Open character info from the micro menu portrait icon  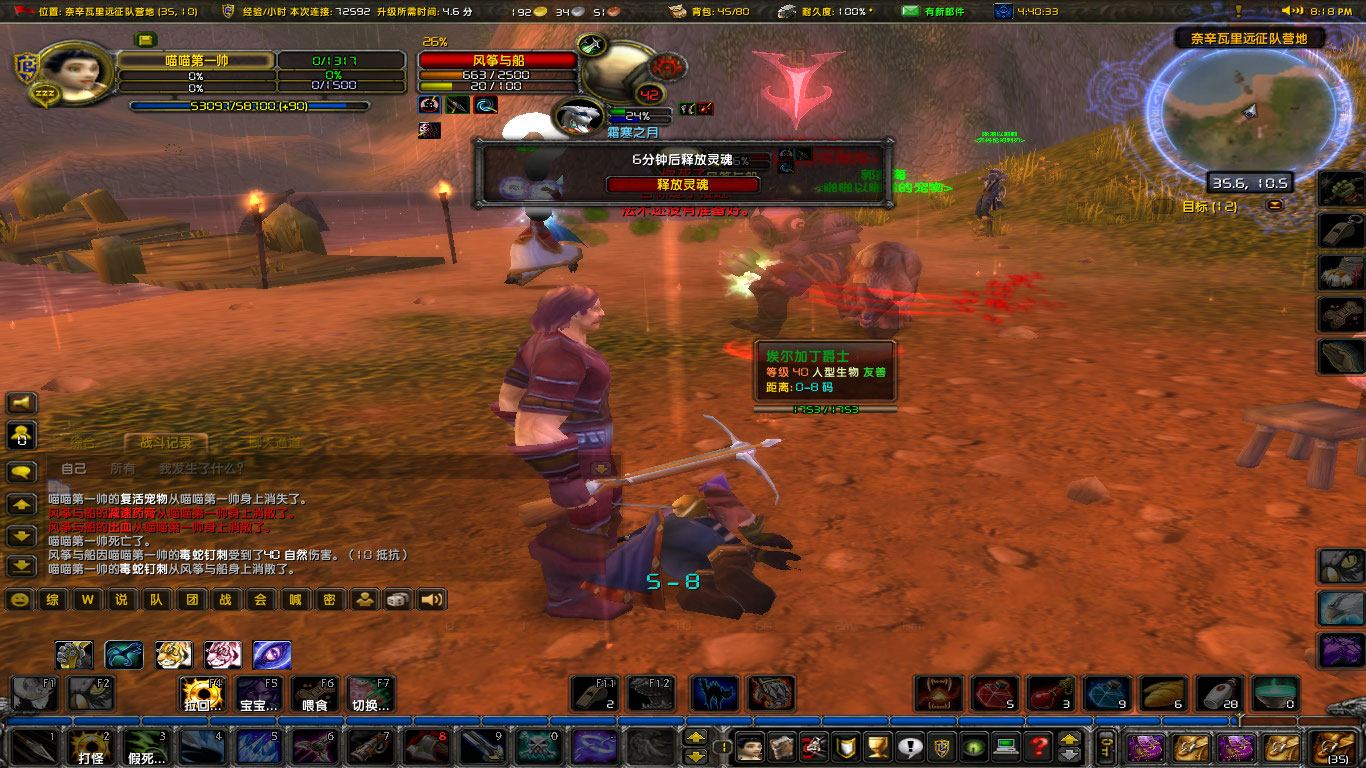[x=748, y=748]
